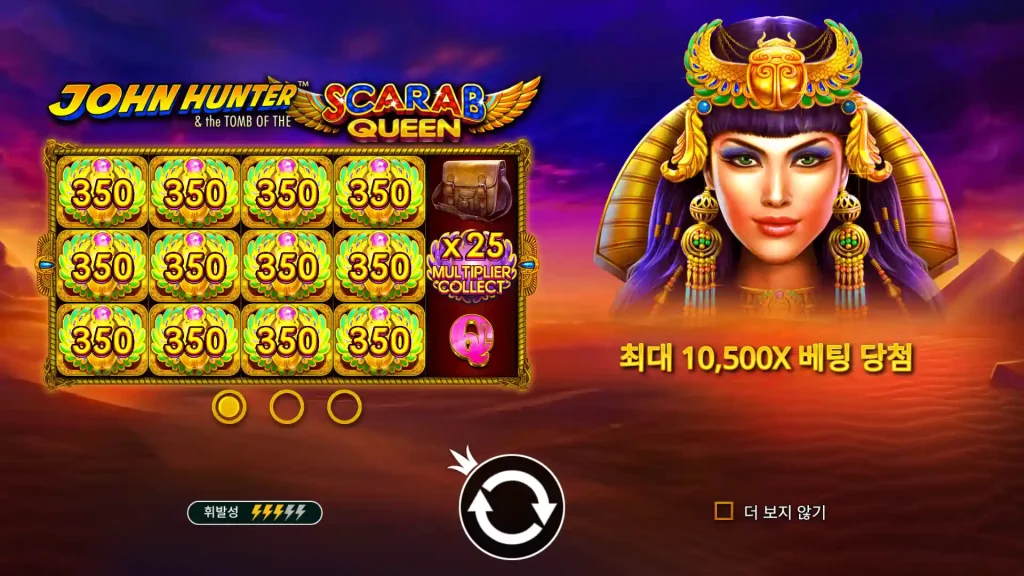Viewport: 1024px width, 576px height.
Task: Select the first filled carousel dot
Action: pos(230,406)
